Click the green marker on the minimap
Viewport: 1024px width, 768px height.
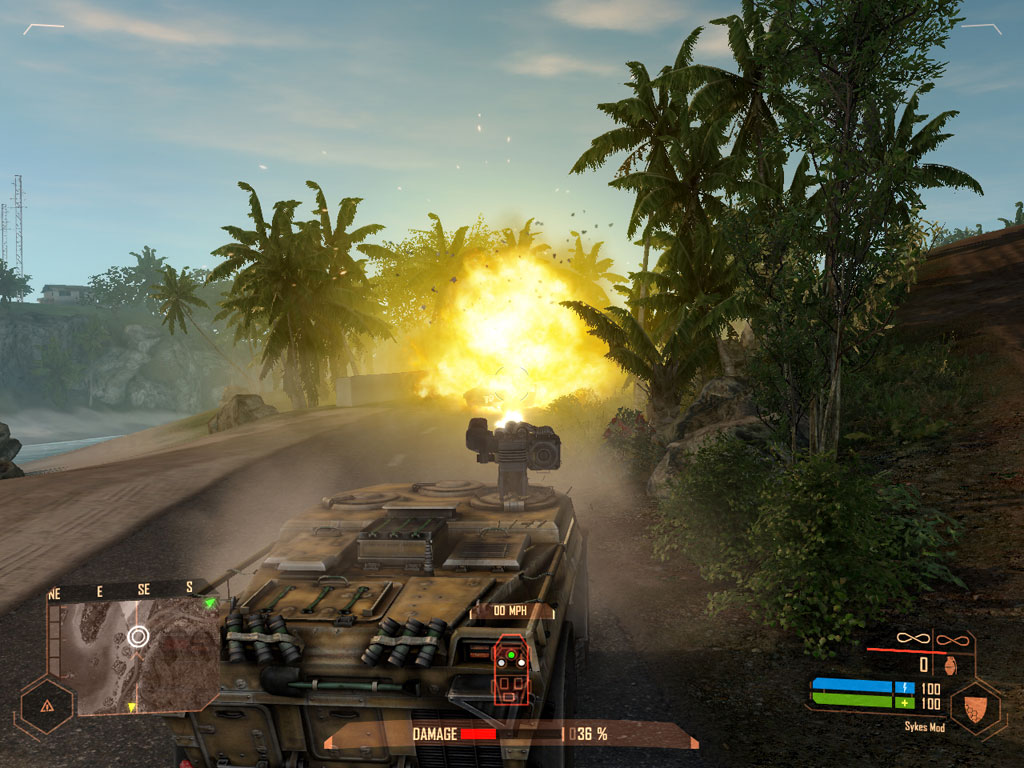209,604
